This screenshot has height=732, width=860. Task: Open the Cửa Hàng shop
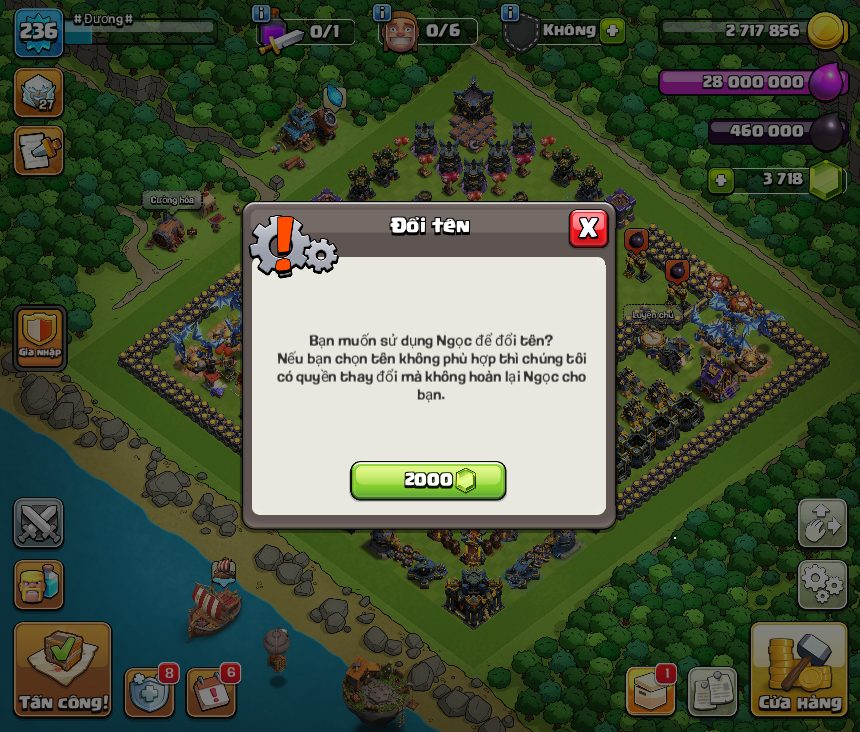click(800, 671)
